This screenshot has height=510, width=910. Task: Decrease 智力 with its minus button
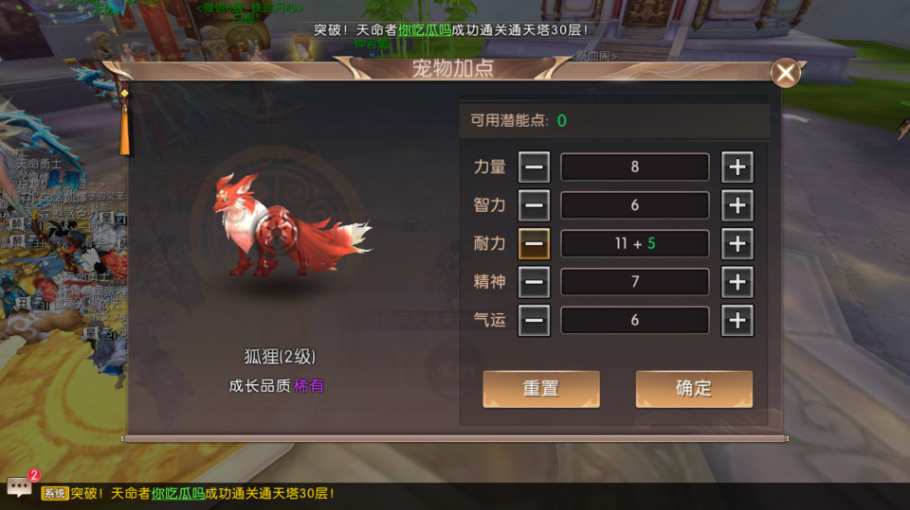[534, 206]
